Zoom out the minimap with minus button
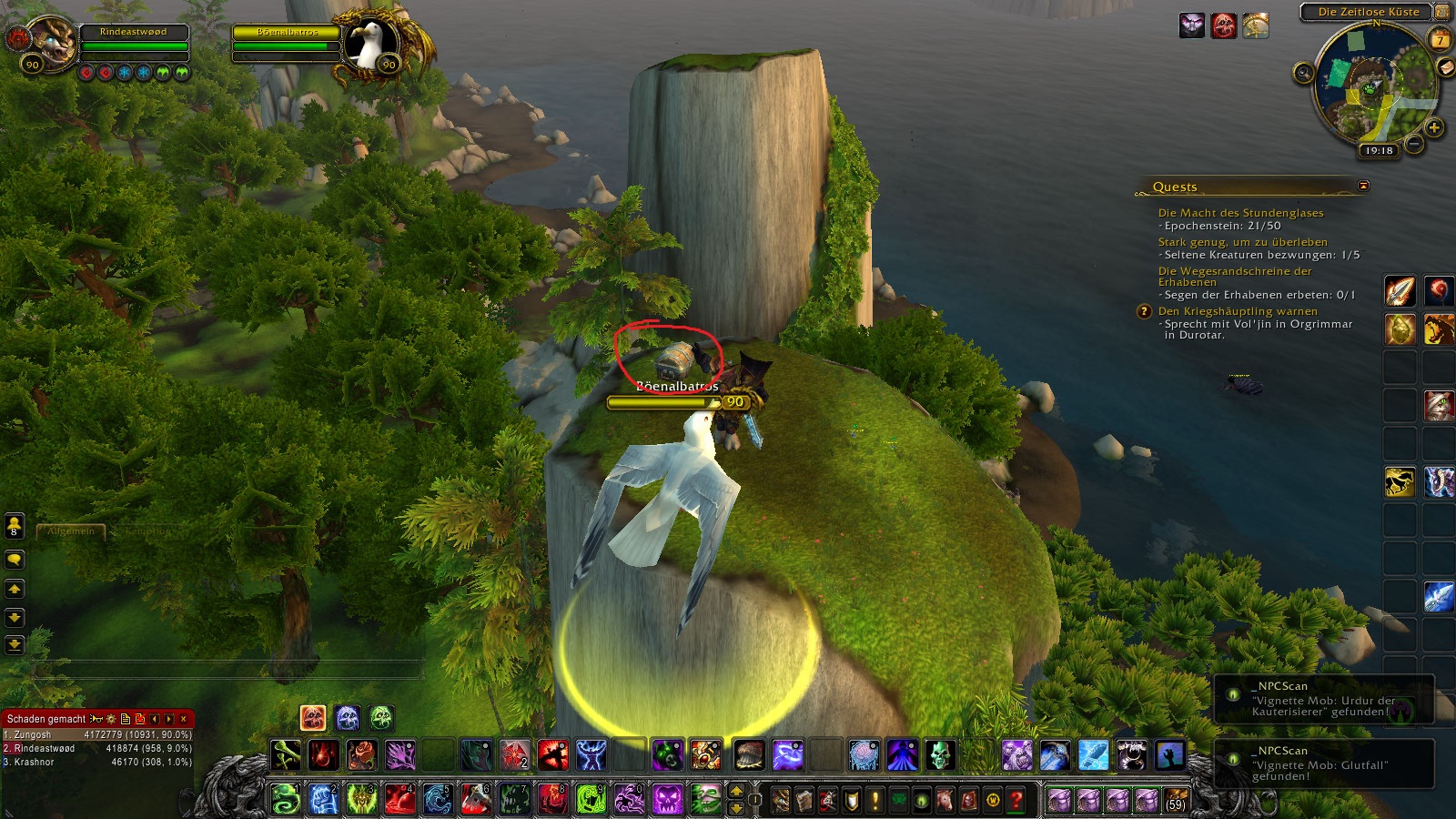Viewport: 1456px width, 819px height. (x=1413, y=143)
